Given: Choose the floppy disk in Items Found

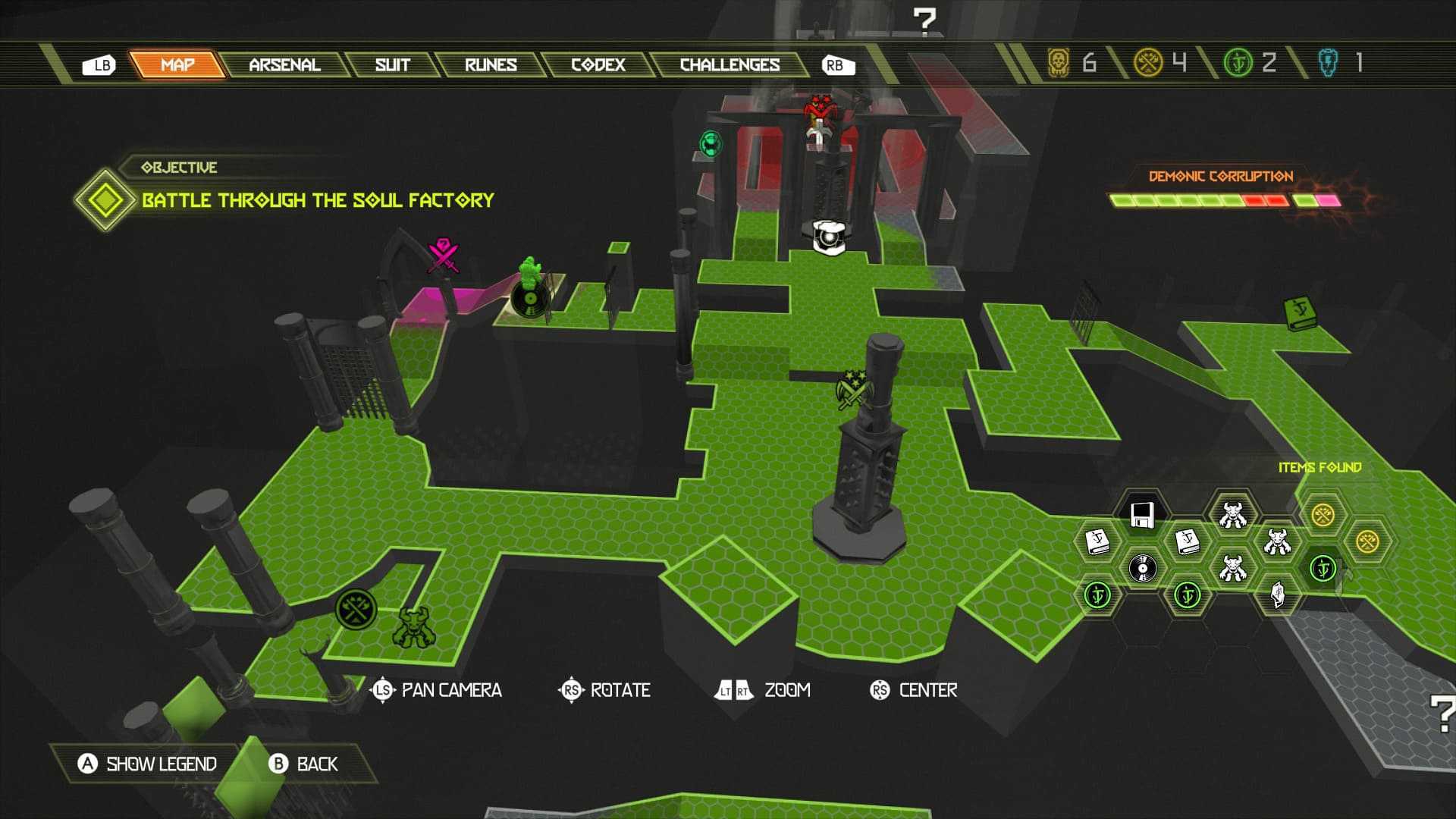Looking at the screenshot, I should tap(1142, 515).
